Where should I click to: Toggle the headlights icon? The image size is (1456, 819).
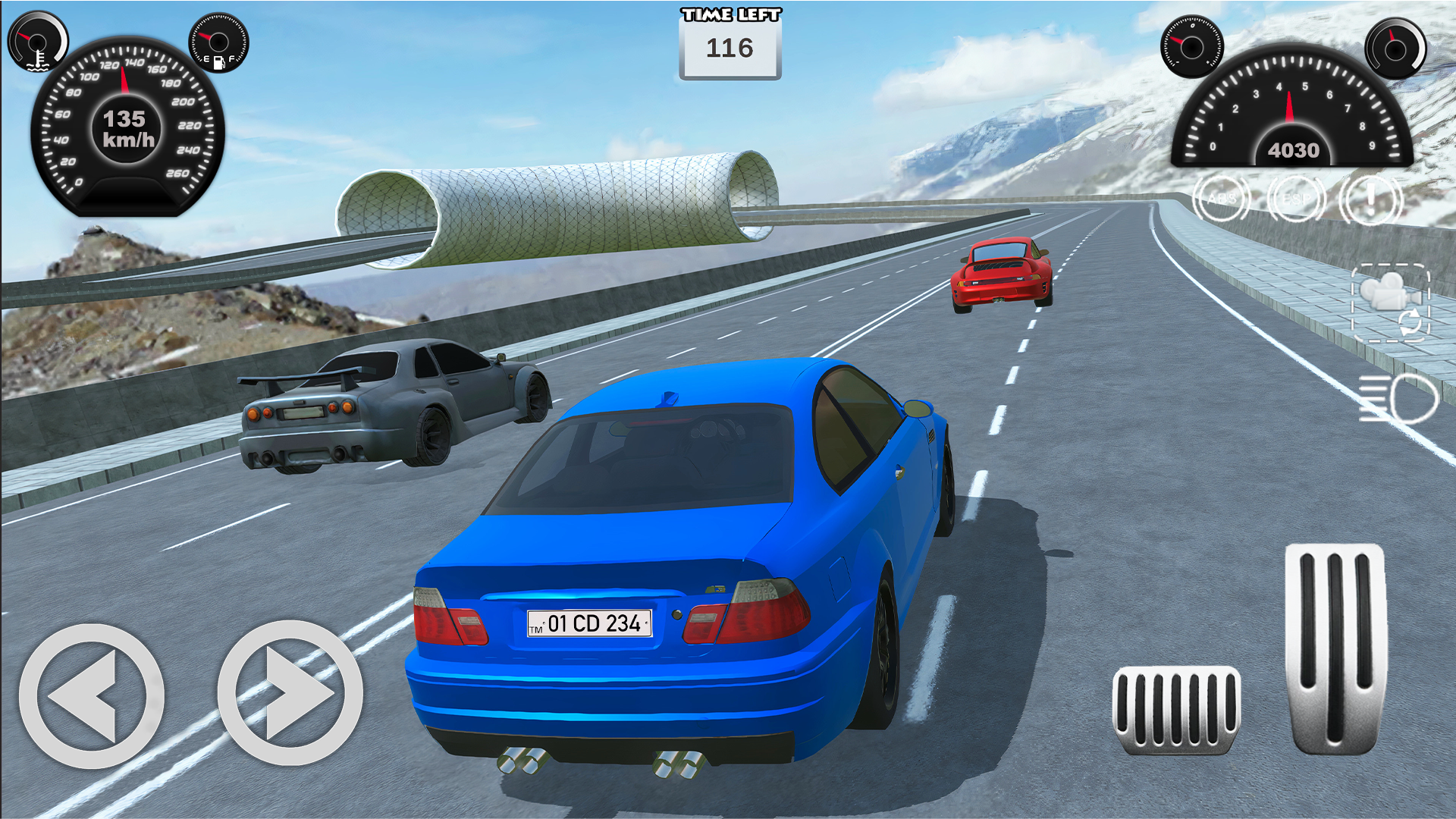[1398, 397]
